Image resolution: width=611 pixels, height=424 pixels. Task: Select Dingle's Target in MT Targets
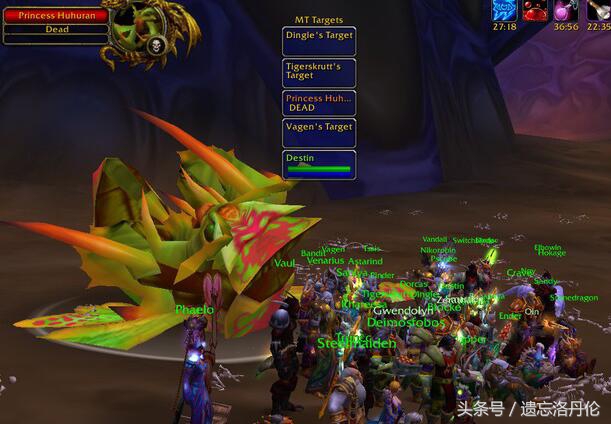[319, 41]
